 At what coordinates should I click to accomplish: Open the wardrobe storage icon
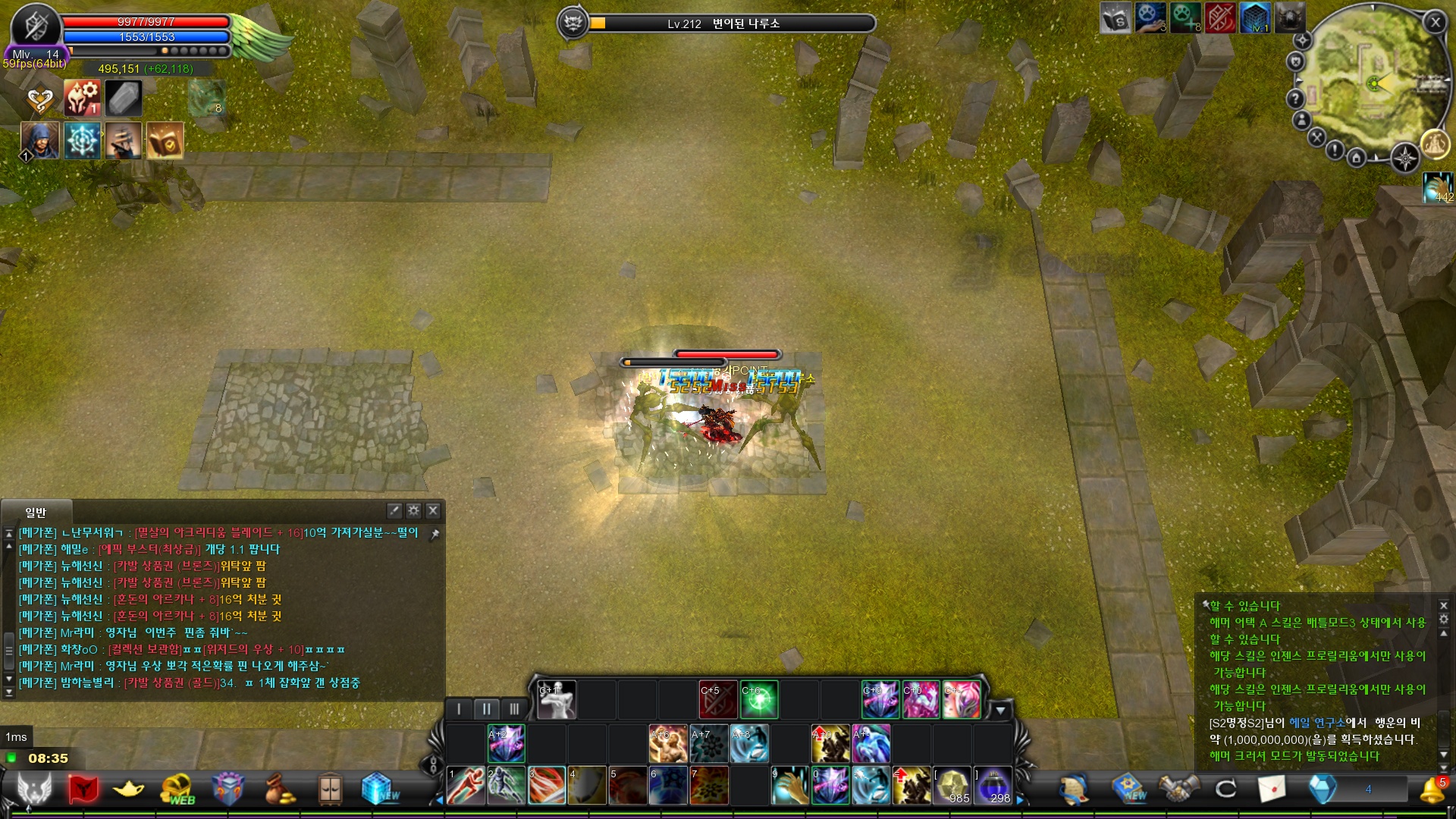click(330, 786)
